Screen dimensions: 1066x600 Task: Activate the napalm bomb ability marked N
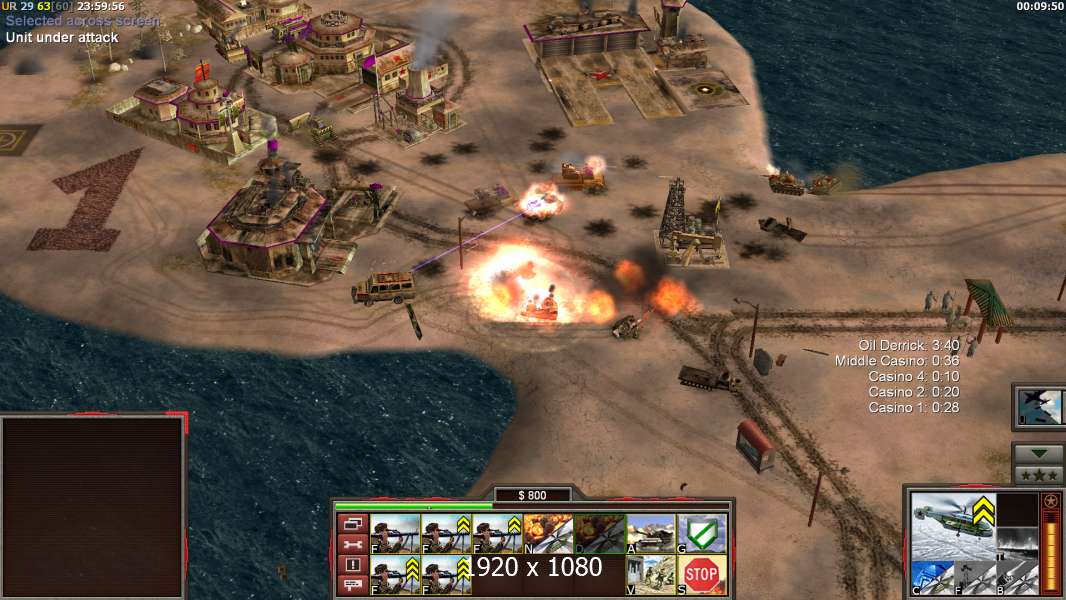[x=548, y=534]
